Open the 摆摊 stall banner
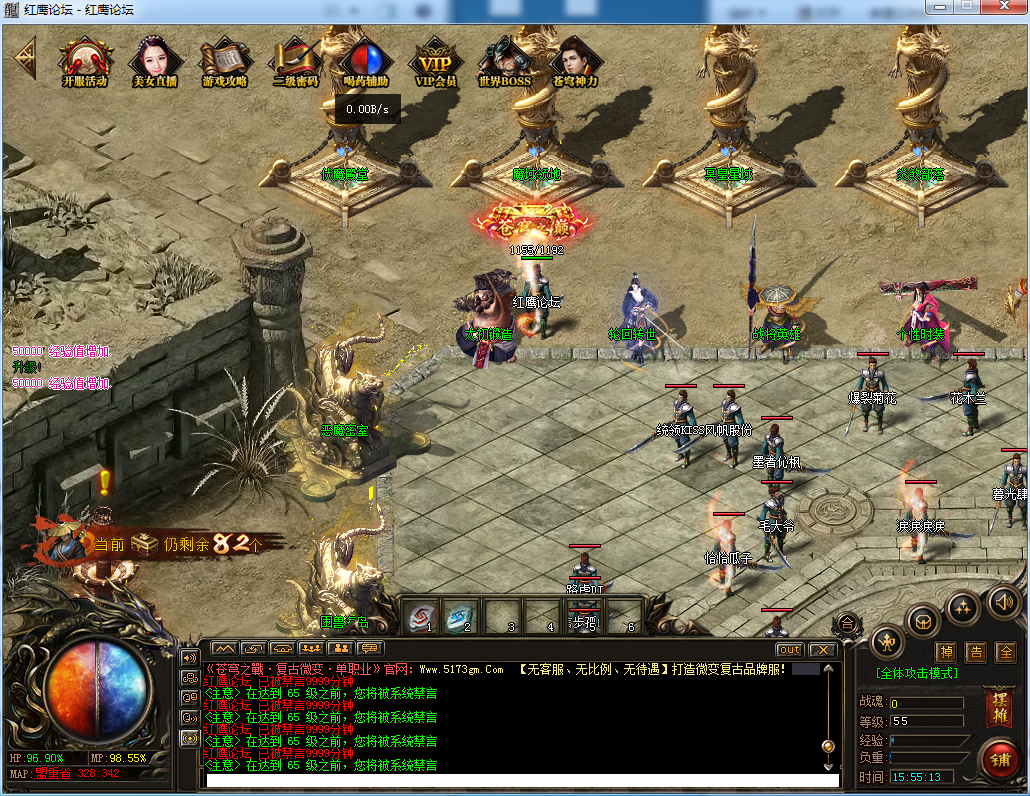 pos(997,708)
